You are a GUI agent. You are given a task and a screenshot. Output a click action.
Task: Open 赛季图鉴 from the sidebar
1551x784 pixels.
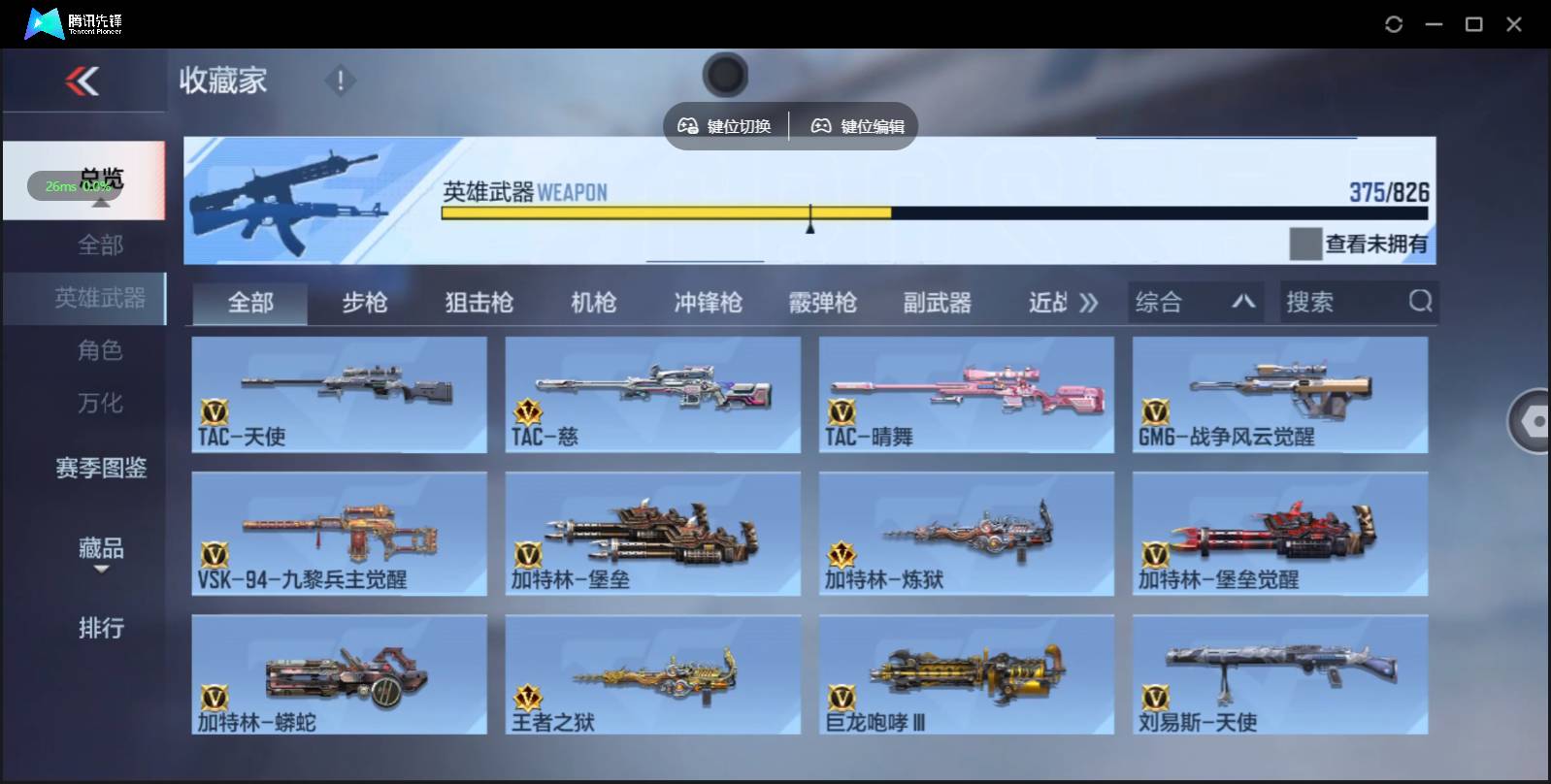(x=100, y=469)
